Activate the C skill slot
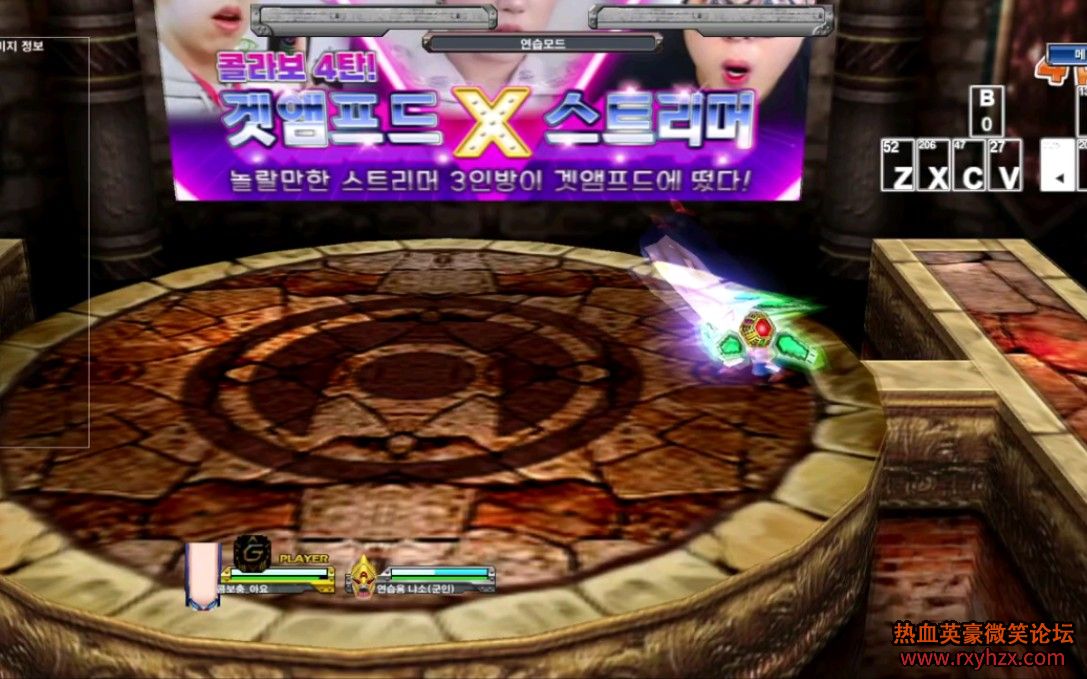This screenshot has height=679, width=1087. 969,165
